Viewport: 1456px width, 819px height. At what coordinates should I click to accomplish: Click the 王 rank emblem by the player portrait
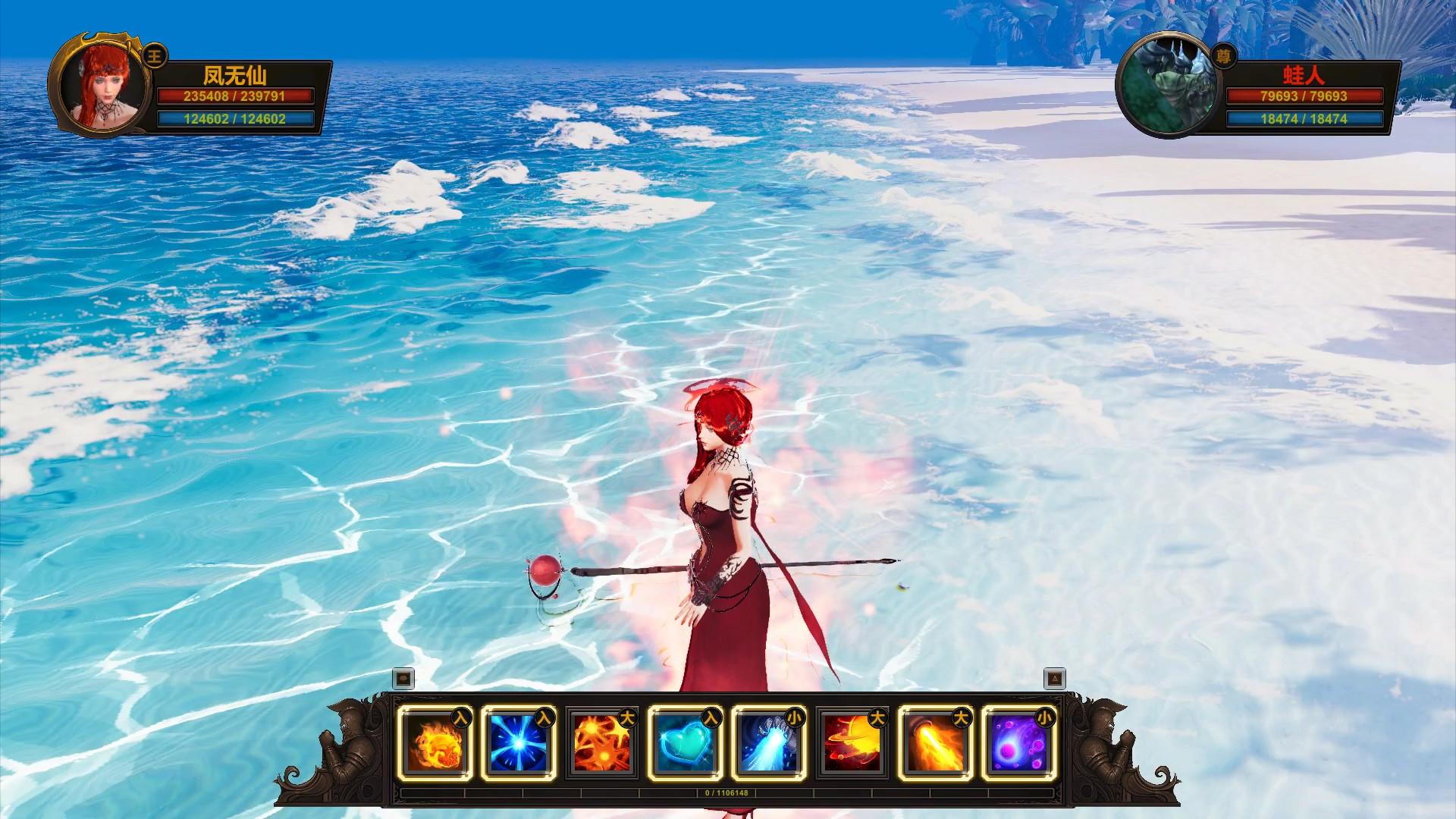[x=153, y=55]
